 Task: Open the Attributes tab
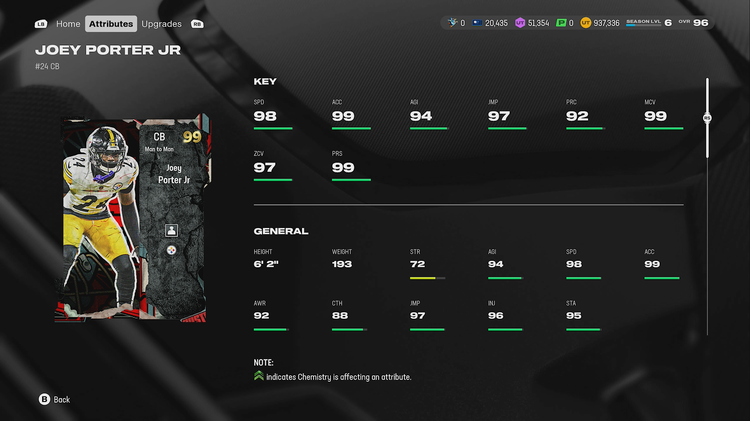[110, 23]
